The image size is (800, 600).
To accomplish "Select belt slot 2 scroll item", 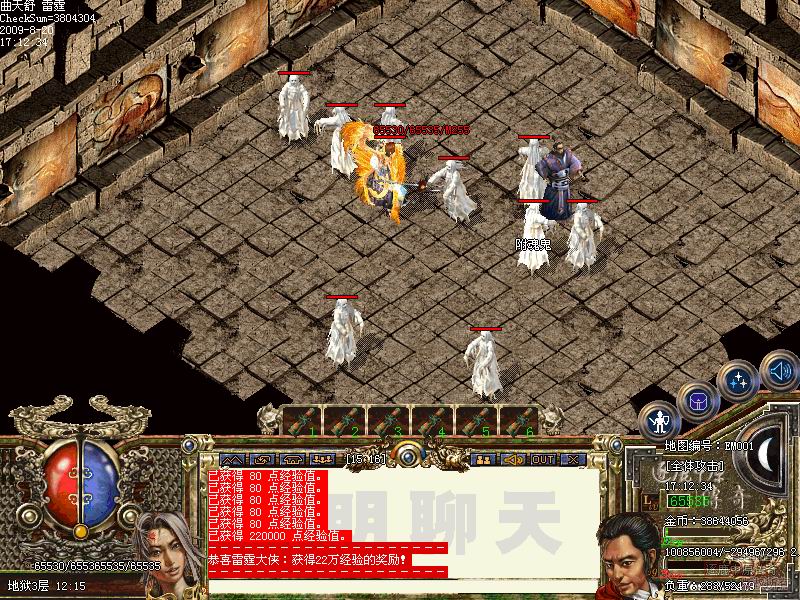I will point(345,420).
